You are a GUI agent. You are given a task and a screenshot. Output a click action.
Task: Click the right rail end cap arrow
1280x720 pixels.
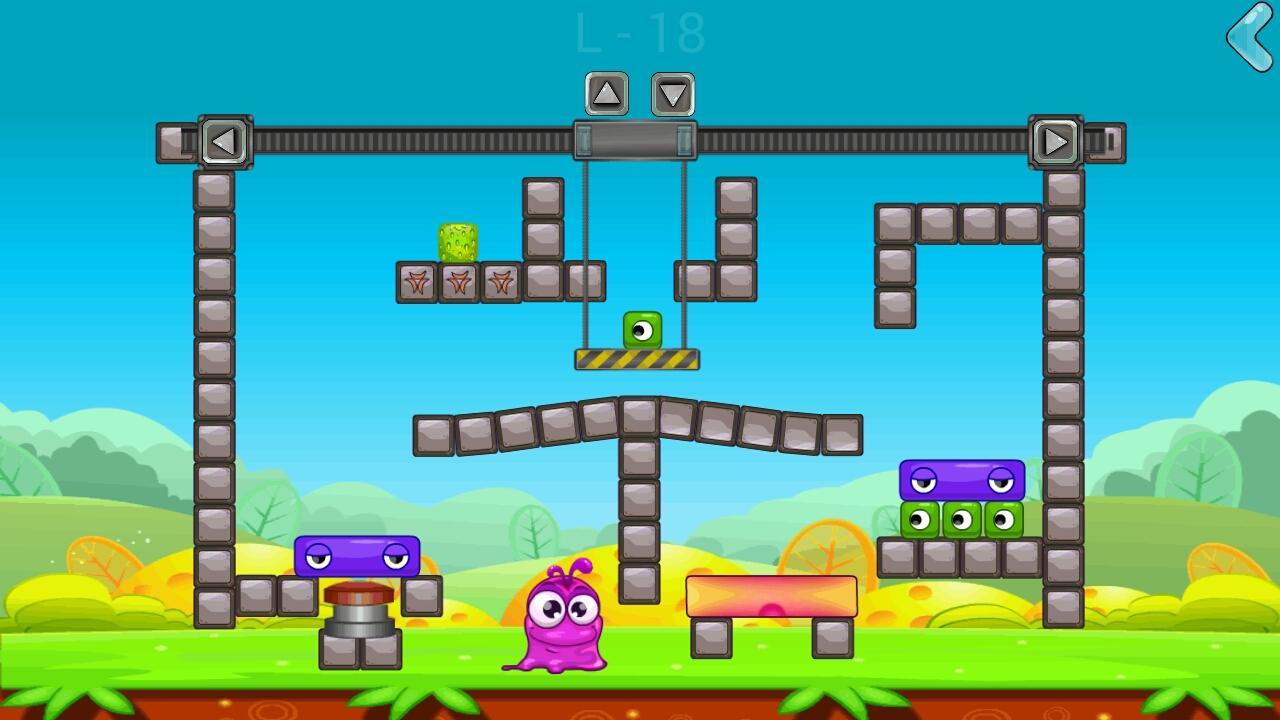[1057, 142]
